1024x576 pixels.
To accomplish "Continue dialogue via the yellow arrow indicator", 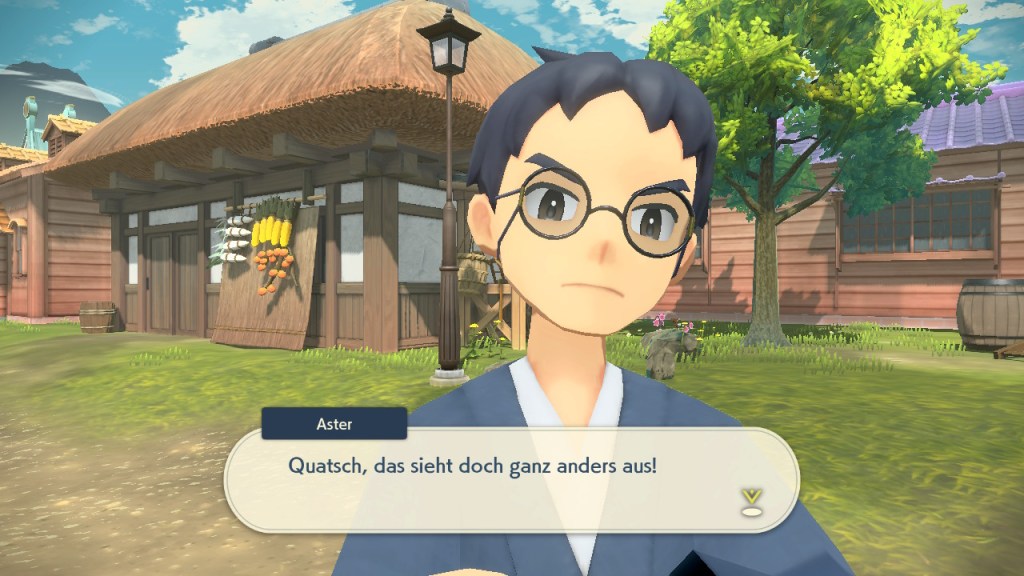I will [751, 500].
